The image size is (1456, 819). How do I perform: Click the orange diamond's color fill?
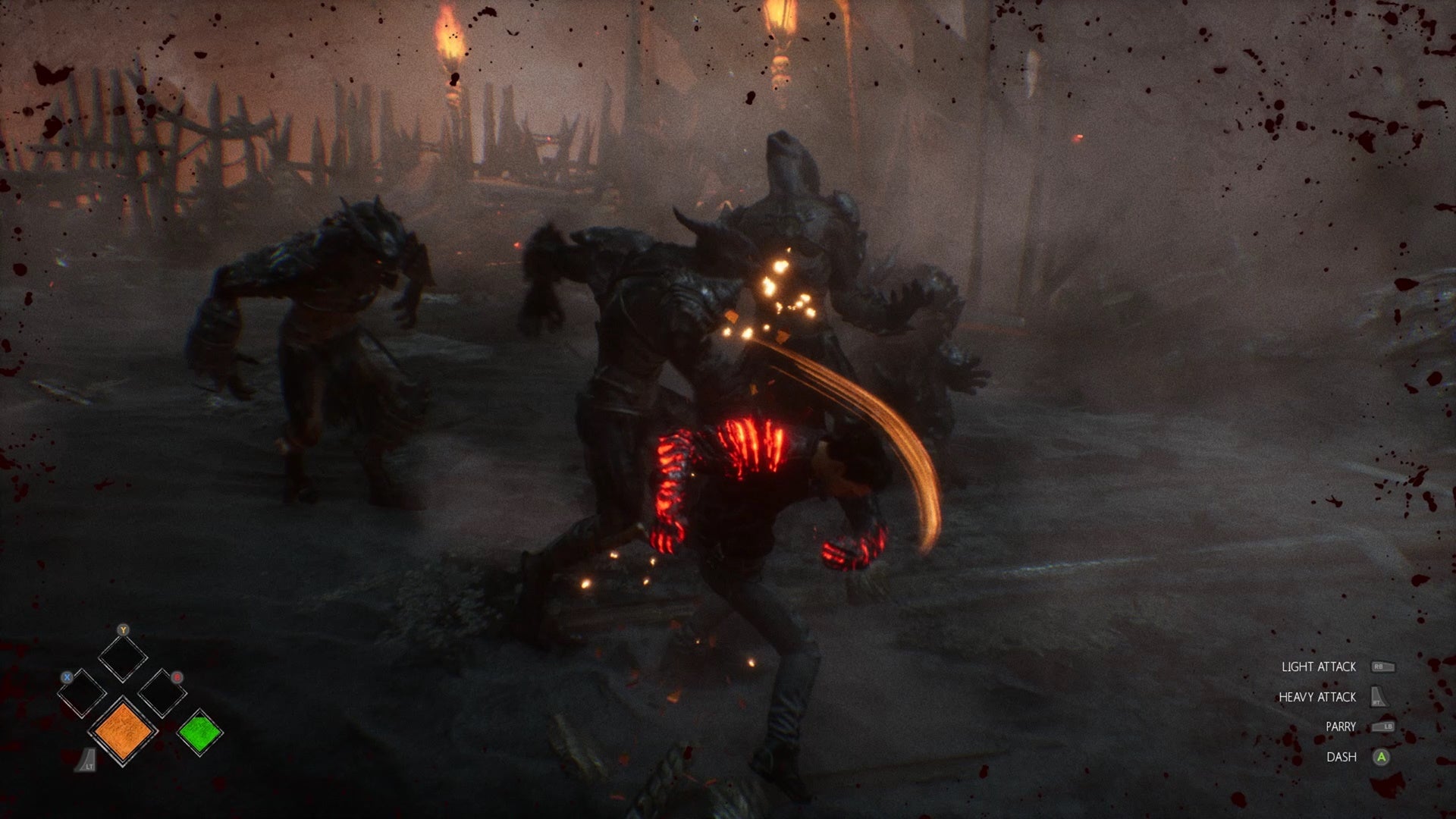(x=123, y=733)
